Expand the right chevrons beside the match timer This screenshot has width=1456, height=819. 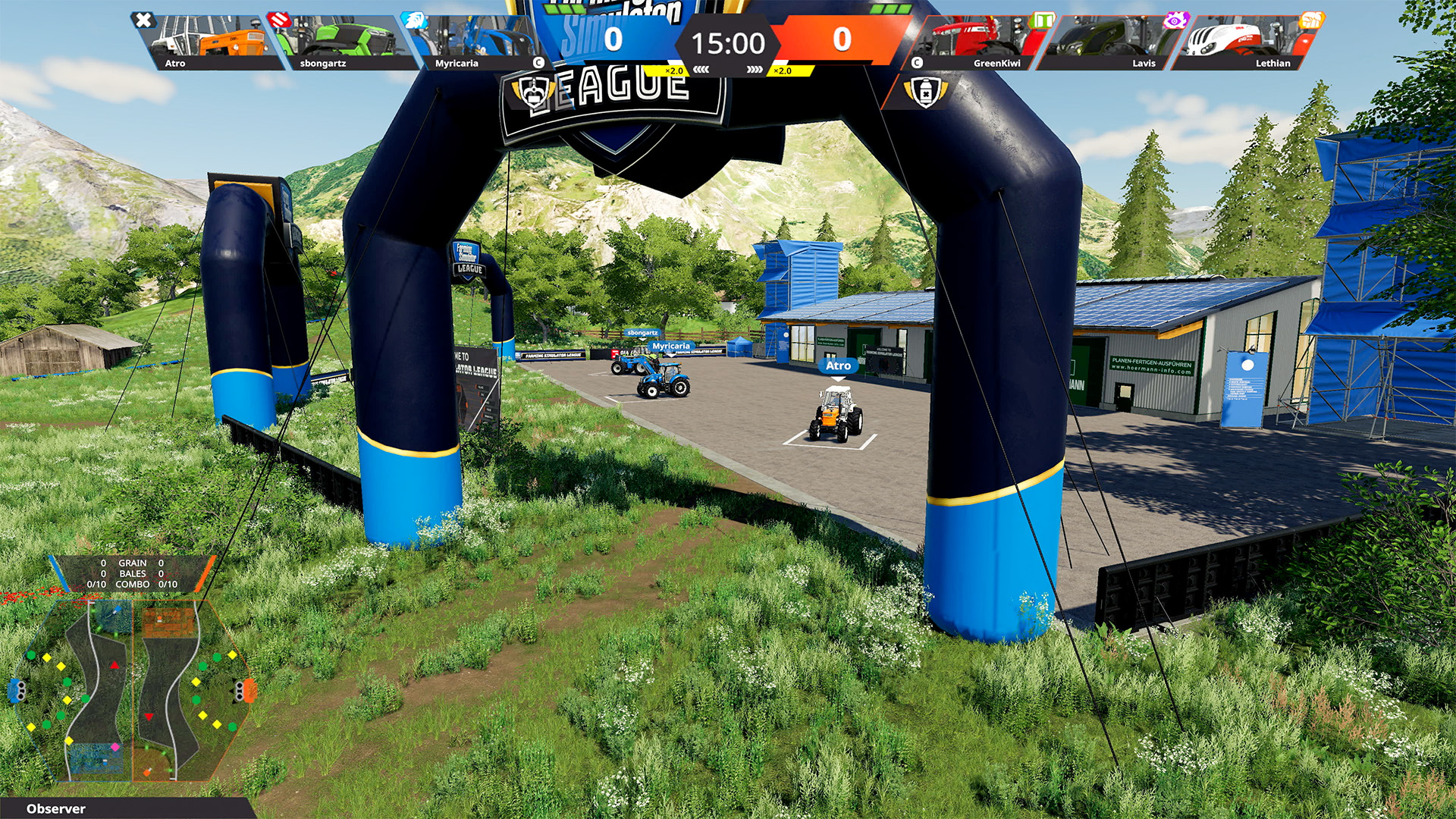tap(756, 69)
